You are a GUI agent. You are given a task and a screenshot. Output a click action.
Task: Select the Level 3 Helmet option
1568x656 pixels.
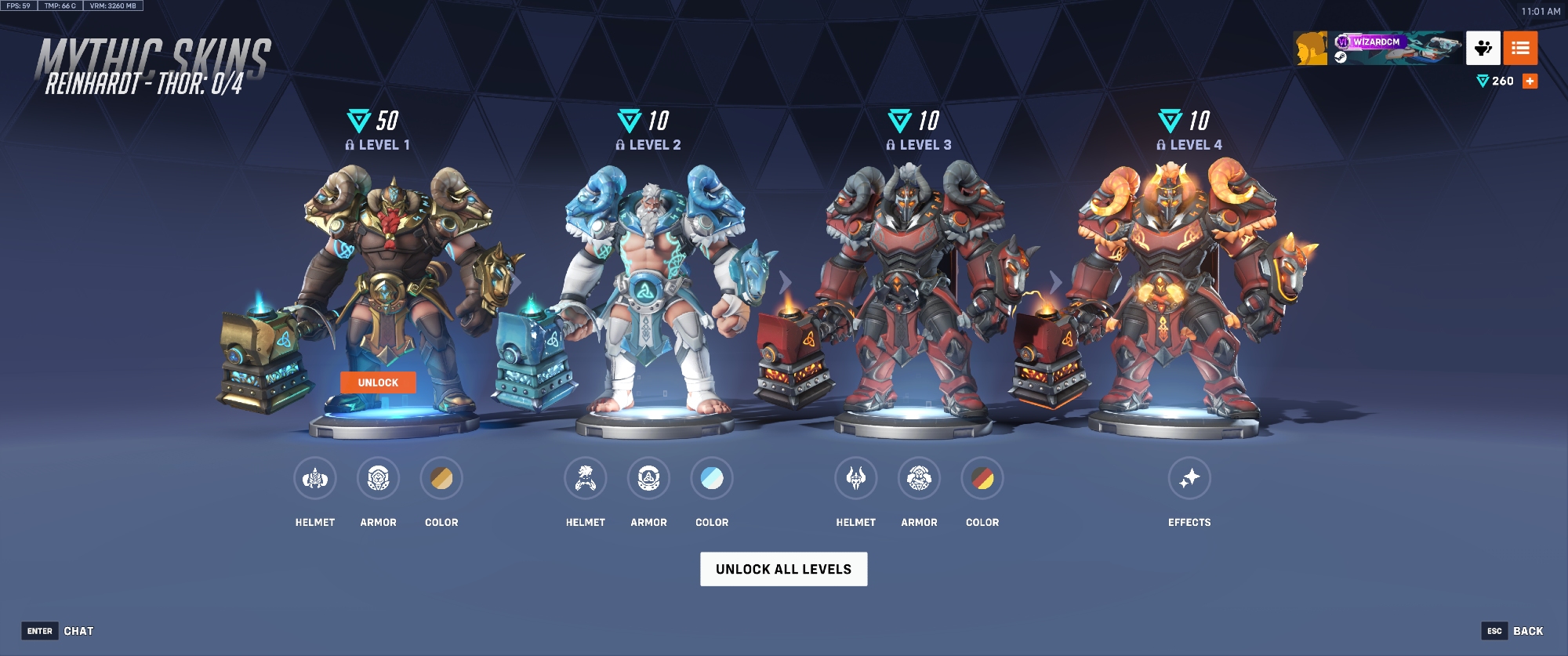click(856, 478)
